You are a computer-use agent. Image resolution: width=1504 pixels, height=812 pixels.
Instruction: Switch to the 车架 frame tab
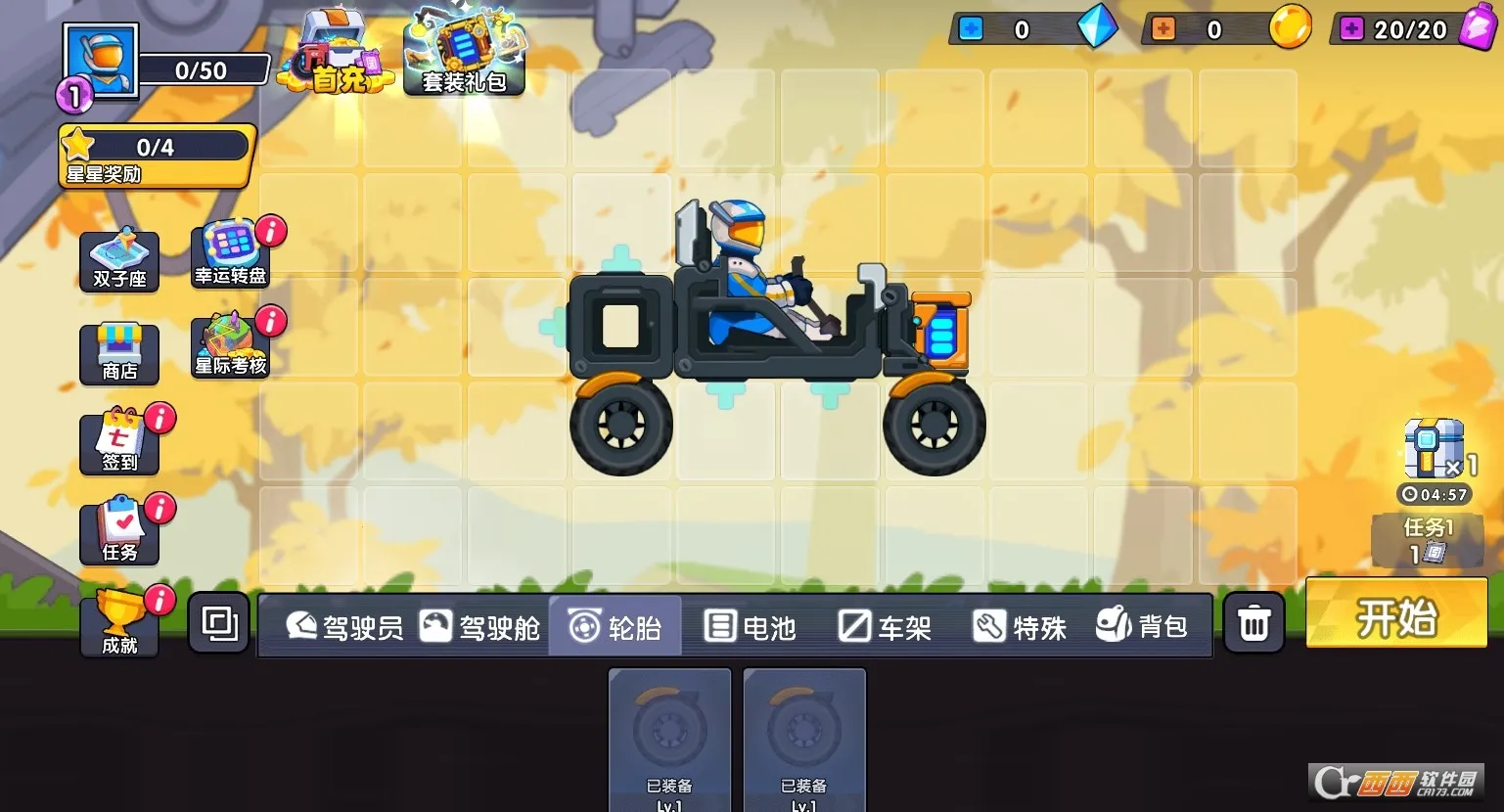pyautogui.click(x=887, y=626)
